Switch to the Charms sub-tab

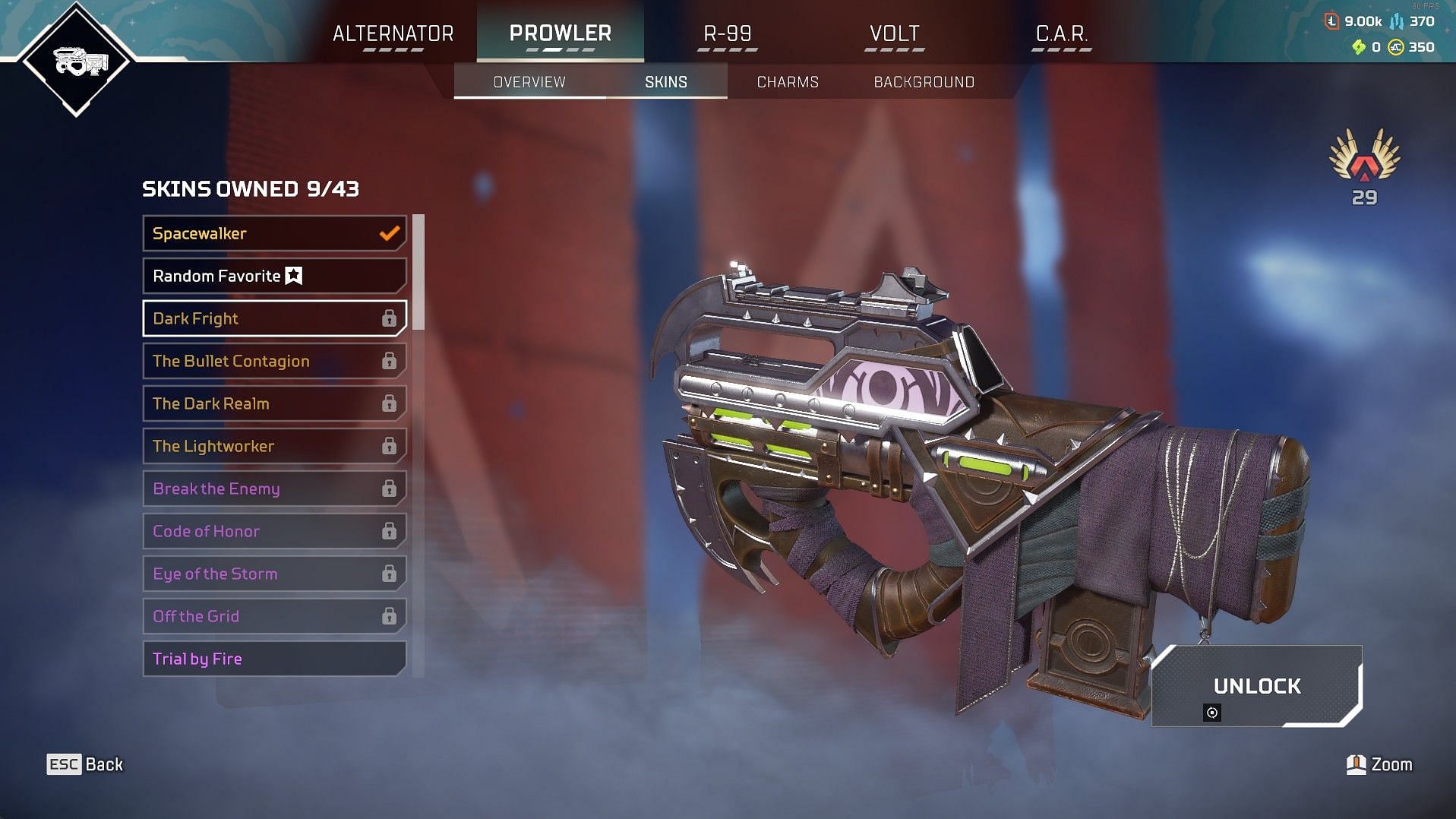coord(788,82)
